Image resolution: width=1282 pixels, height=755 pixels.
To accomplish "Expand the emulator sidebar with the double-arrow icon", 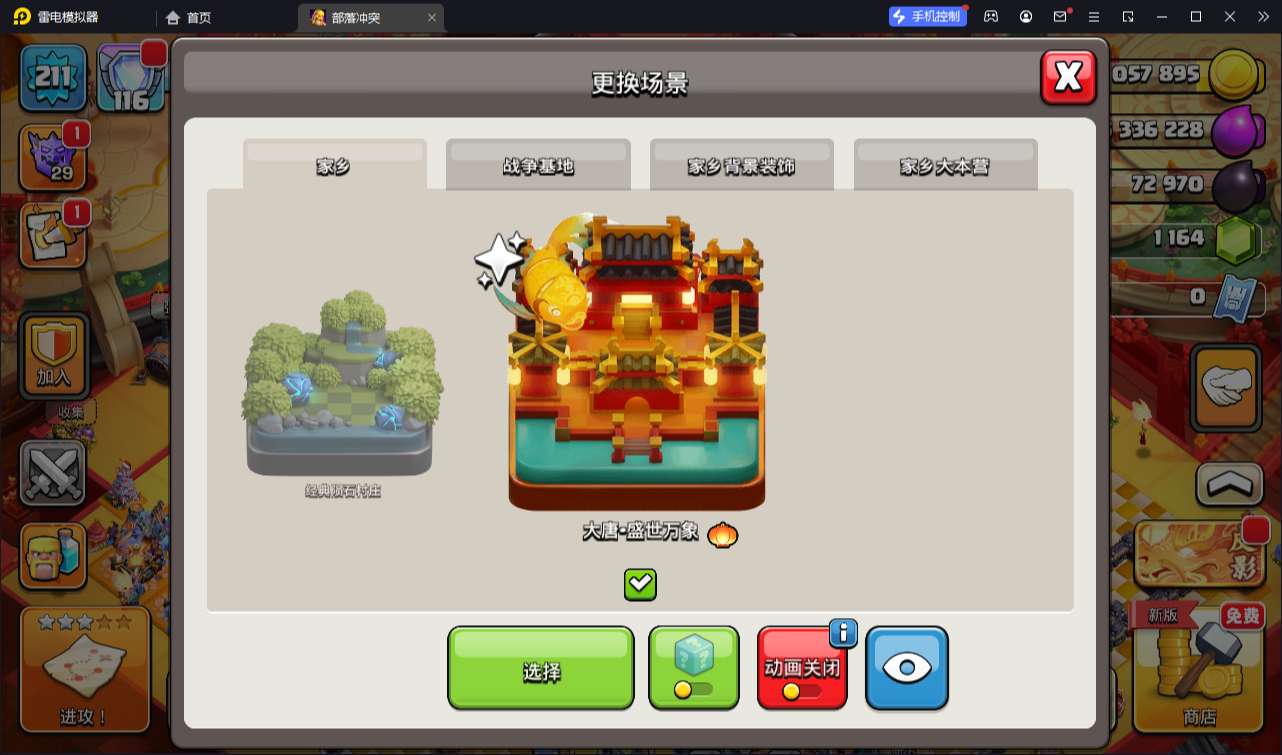I will 1262,16.
